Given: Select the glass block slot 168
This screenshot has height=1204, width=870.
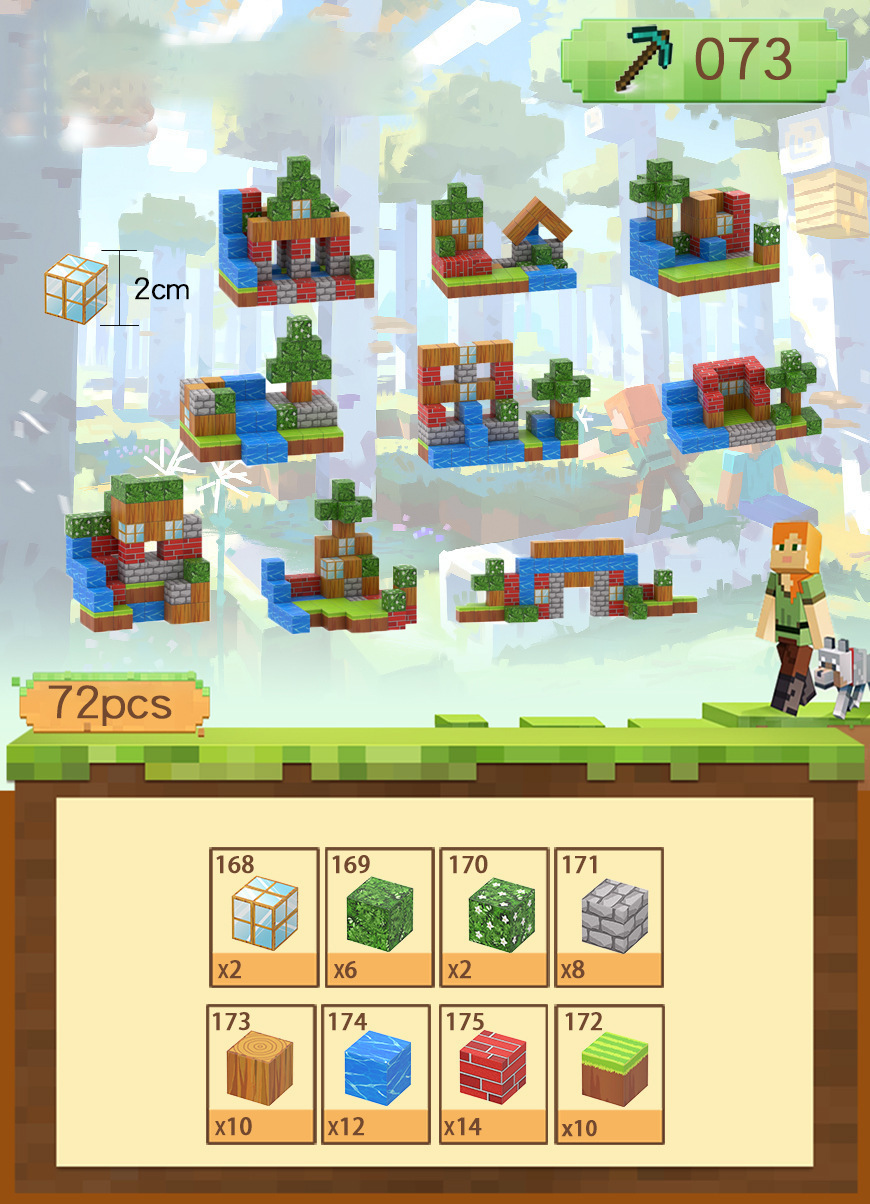Looking at the screenshot, I should [x=264, y=917].
